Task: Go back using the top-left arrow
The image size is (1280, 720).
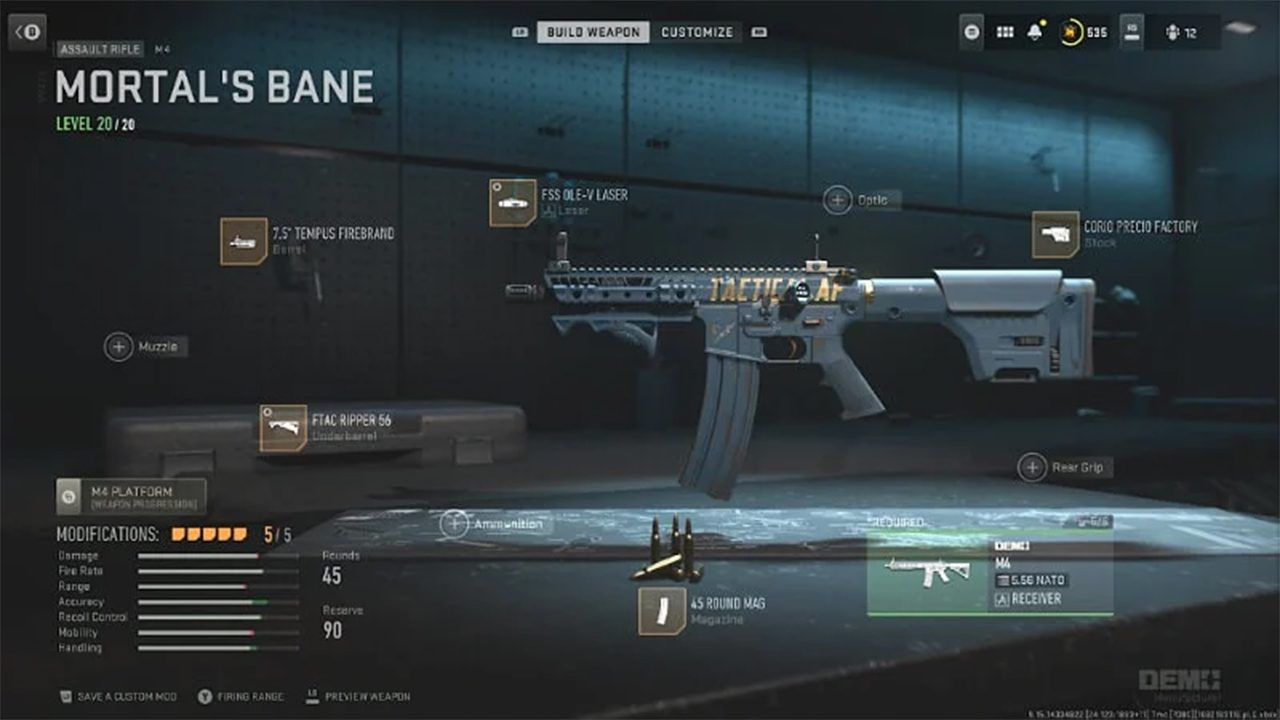Action: point(27,32)
